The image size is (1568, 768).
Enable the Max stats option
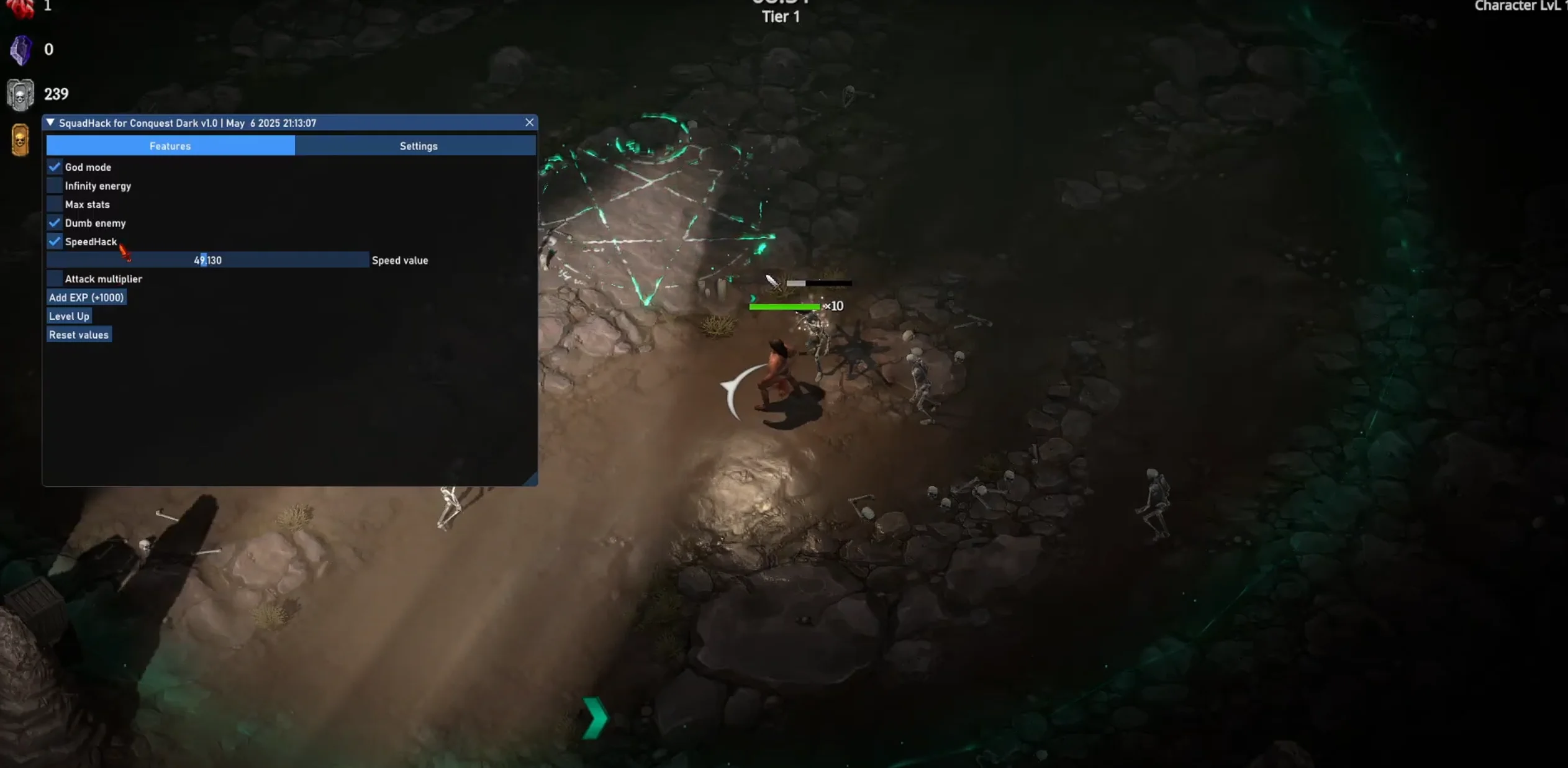point(54,203)
